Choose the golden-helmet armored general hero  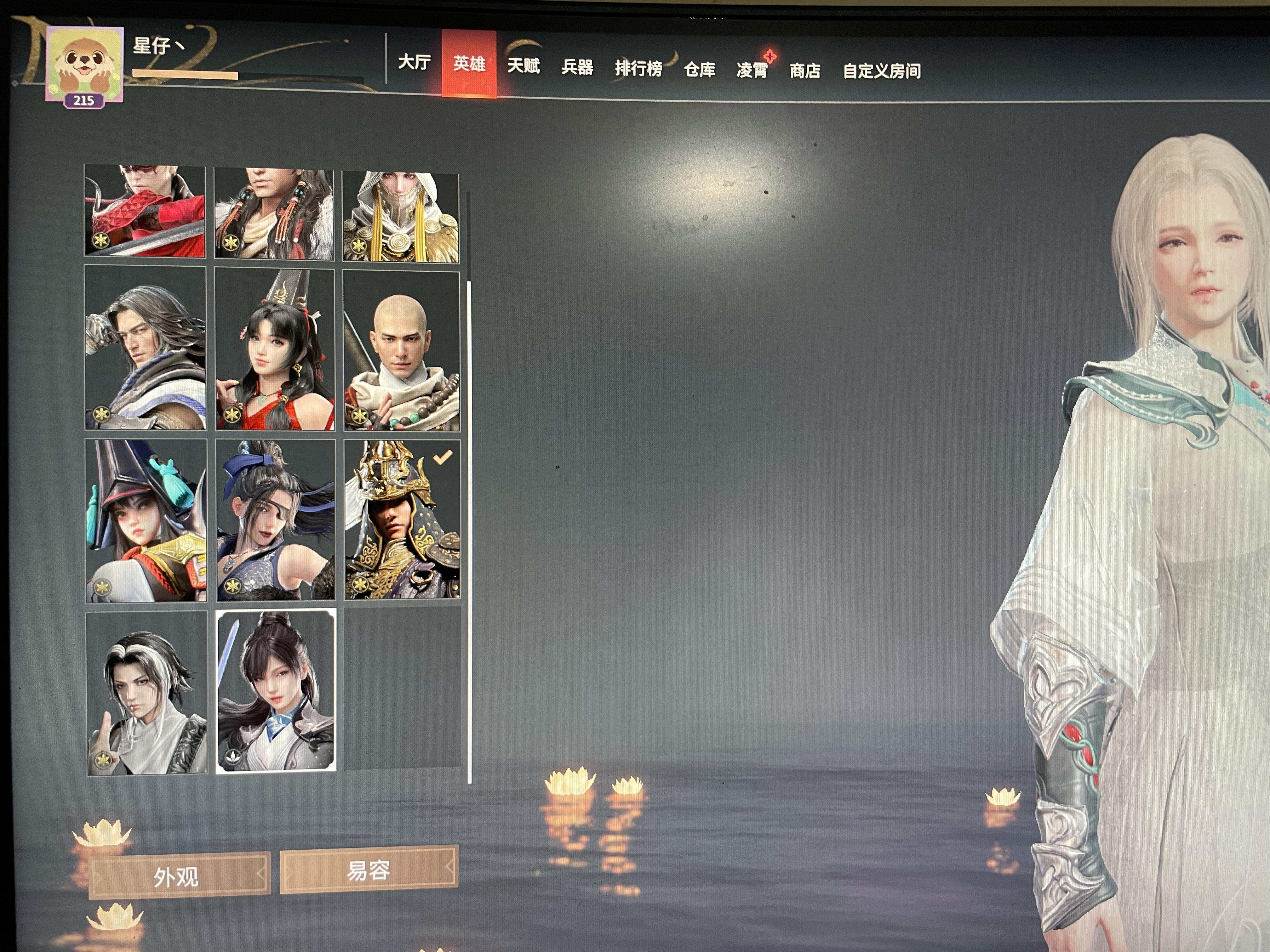(402, 520)
